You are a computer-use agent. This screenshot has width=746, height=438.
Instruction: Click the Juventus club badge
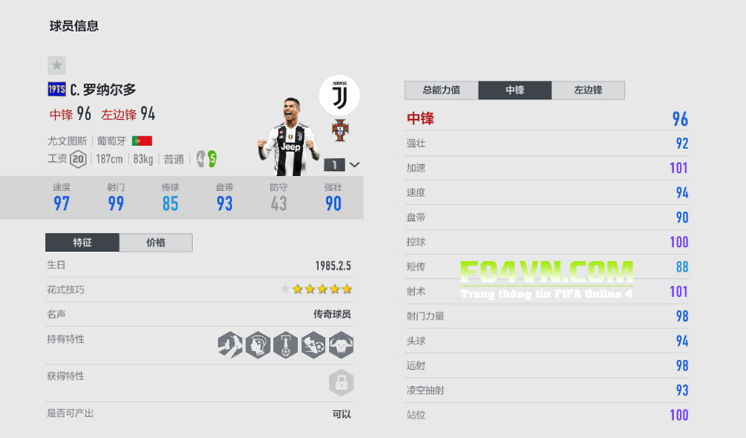(339, 95)
